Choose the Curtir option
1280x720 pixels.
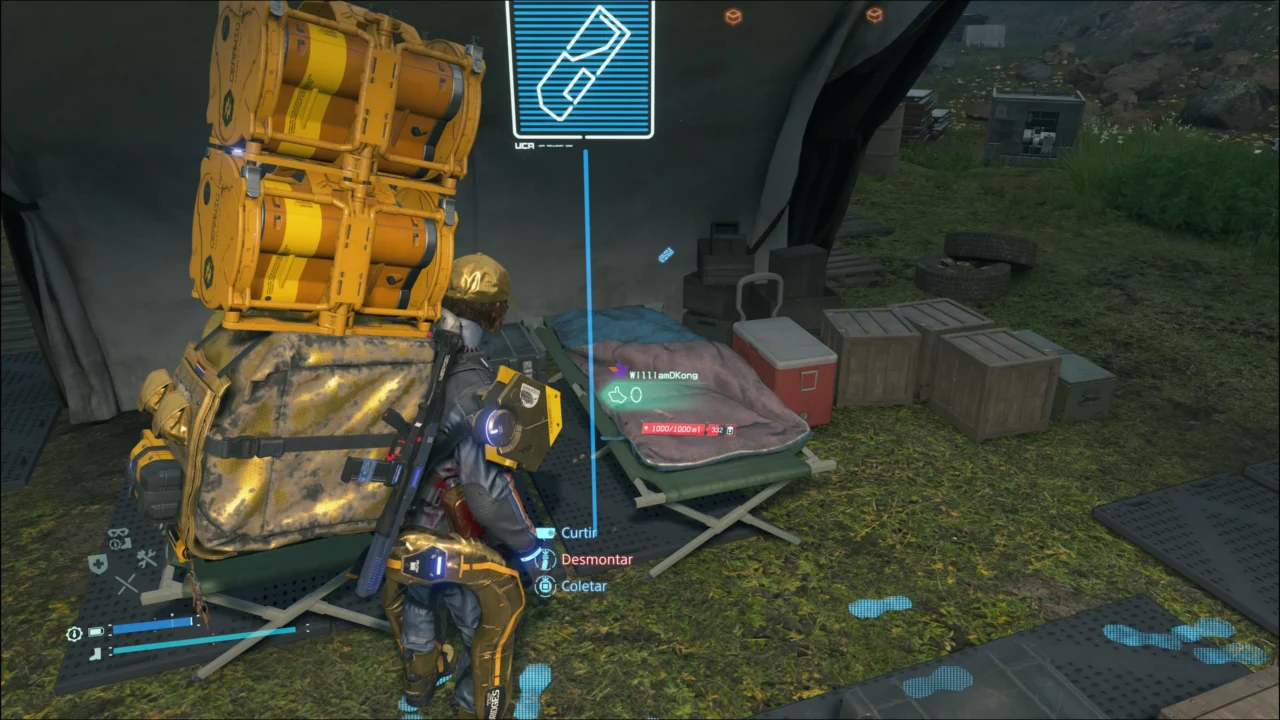(x=577, y=533)
